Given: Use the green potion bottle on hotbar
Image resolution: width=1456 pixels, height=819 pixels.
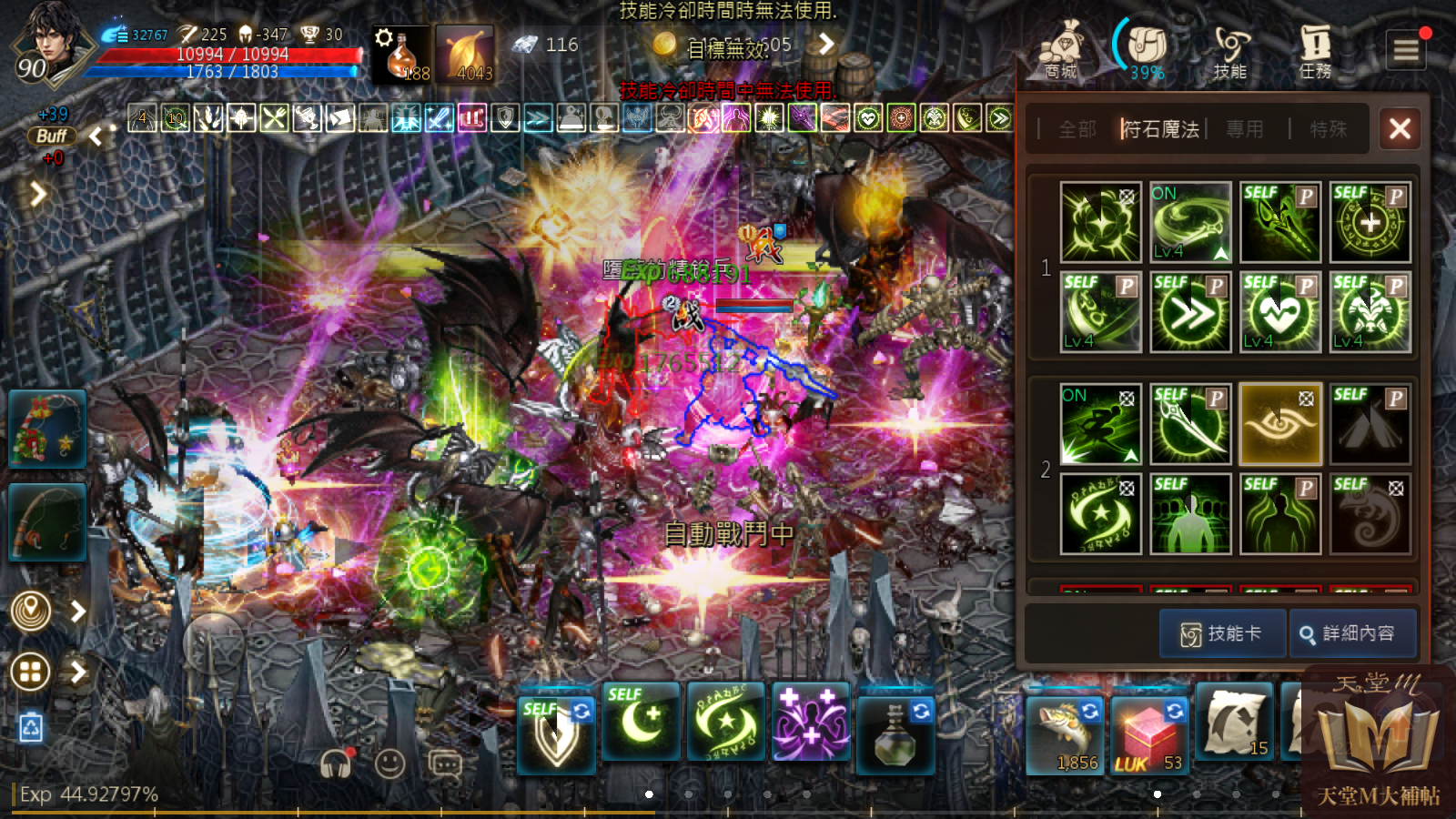Looking at the screenshot, I should click(895, 731).
